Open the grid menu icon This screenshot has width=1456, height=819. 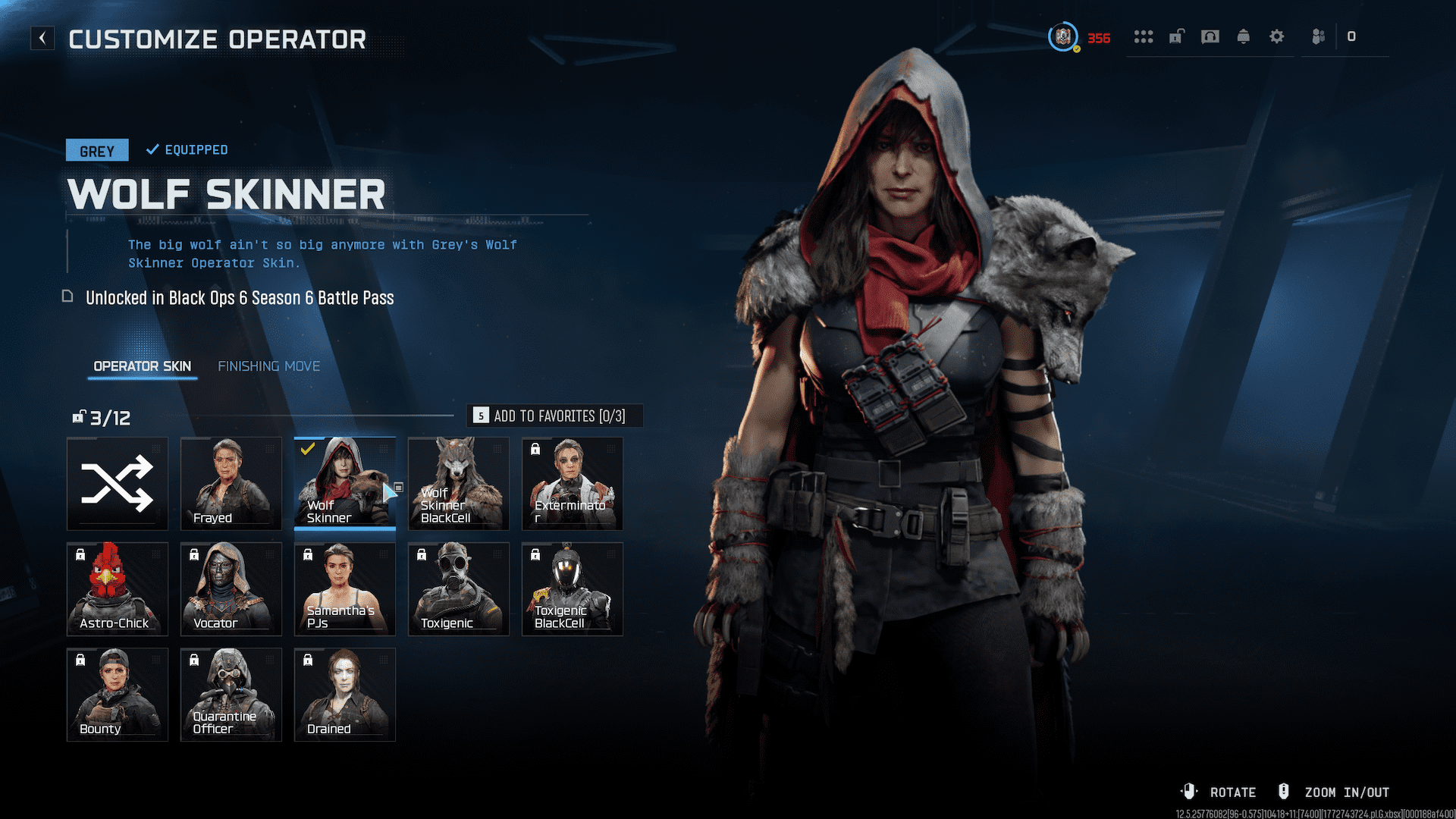[1144, 36]
